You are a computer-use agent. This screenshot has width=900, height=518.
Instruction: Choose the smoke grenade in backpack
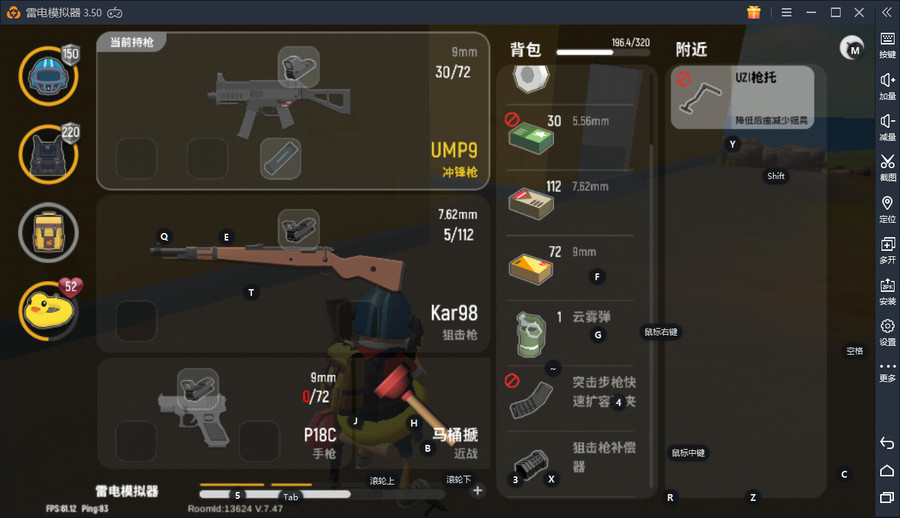coord(568,332)
